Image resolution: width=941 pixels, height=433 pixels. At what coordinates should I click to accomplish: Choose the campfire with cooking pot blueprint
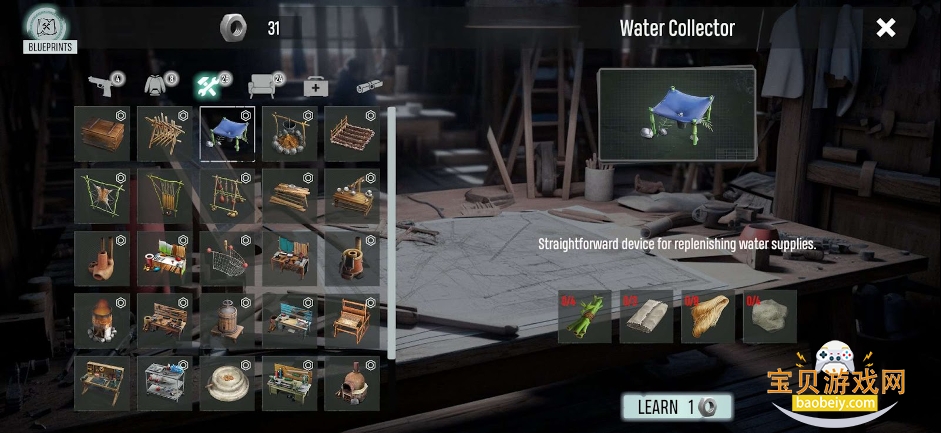point(289,134)
